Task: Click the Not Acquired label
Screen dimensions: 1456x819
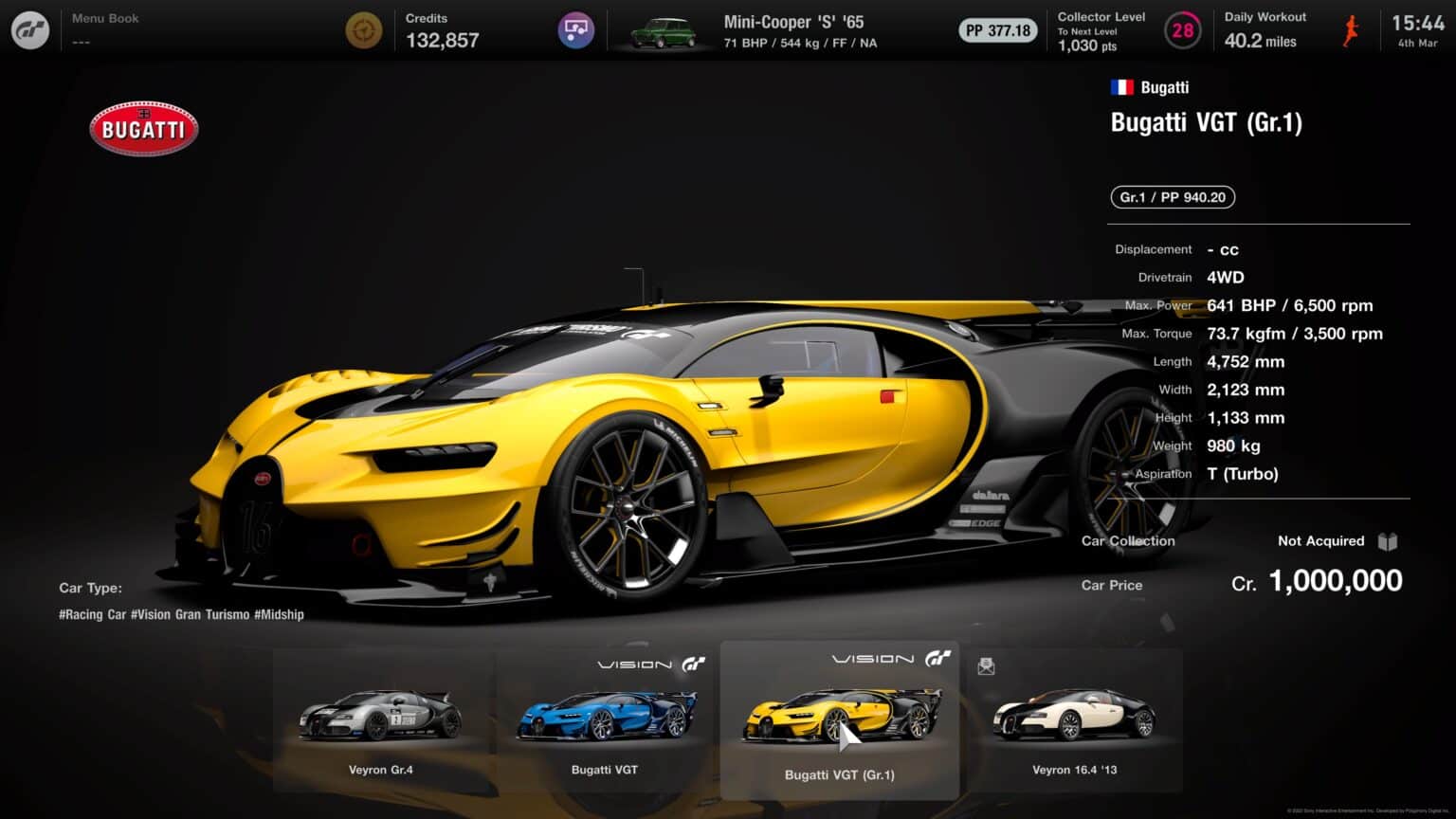Action: (x=1319, y=540)
